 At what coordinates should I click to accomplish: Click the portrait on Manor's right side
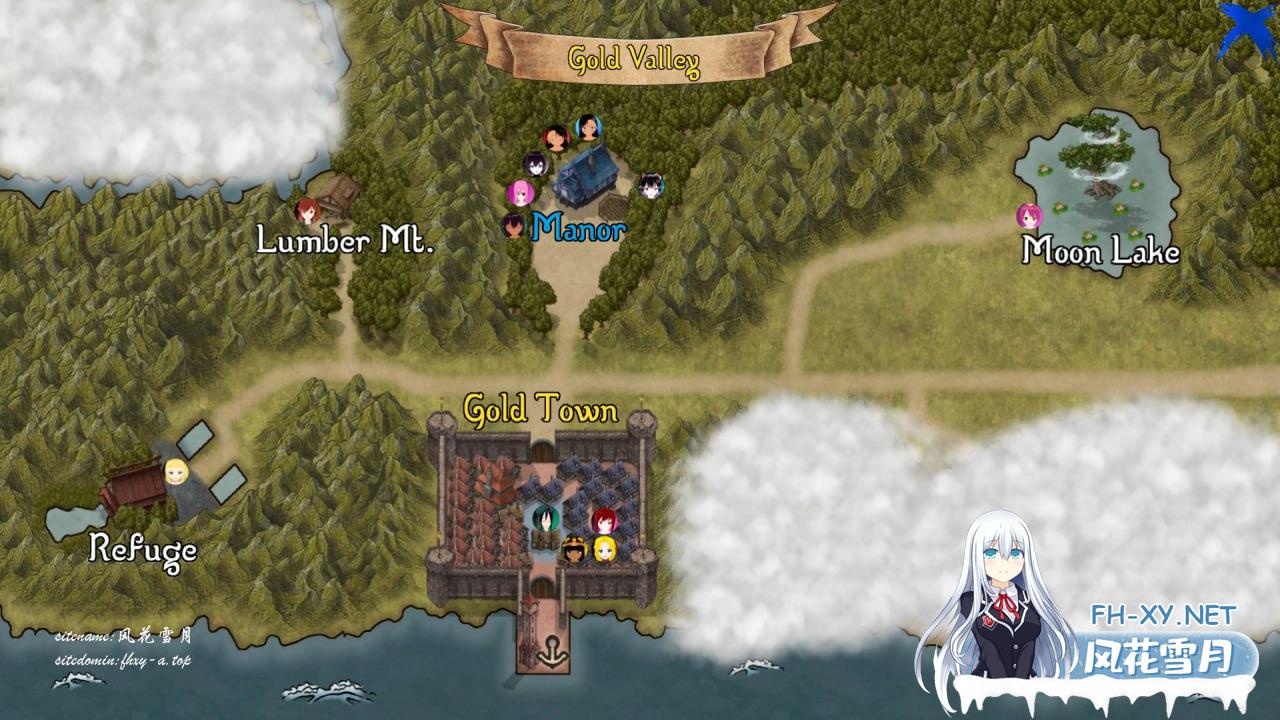[x=651, y=185]
